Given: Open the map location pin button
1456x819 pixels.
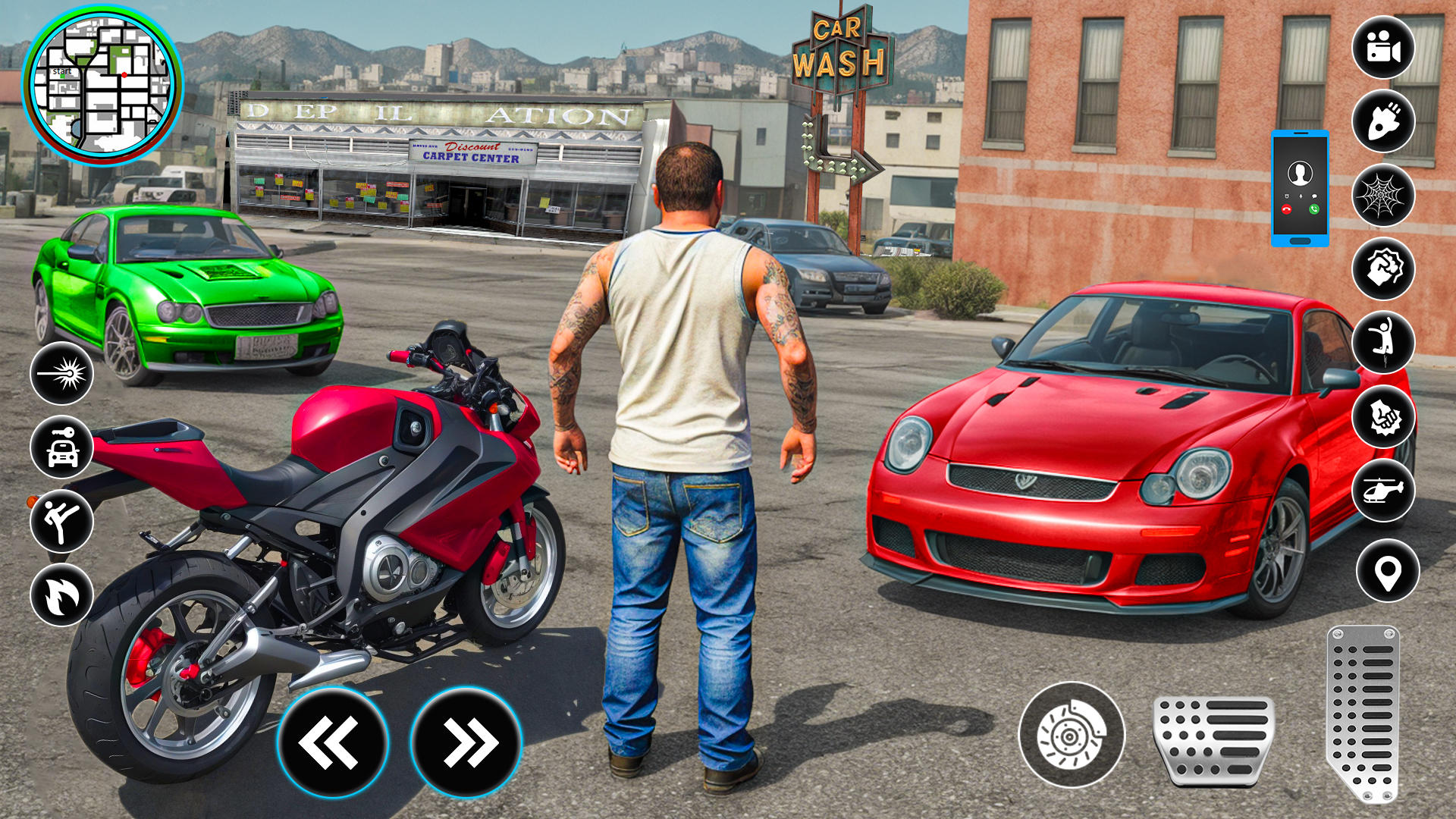Looking at the screenshot, I should [1387, 571].
